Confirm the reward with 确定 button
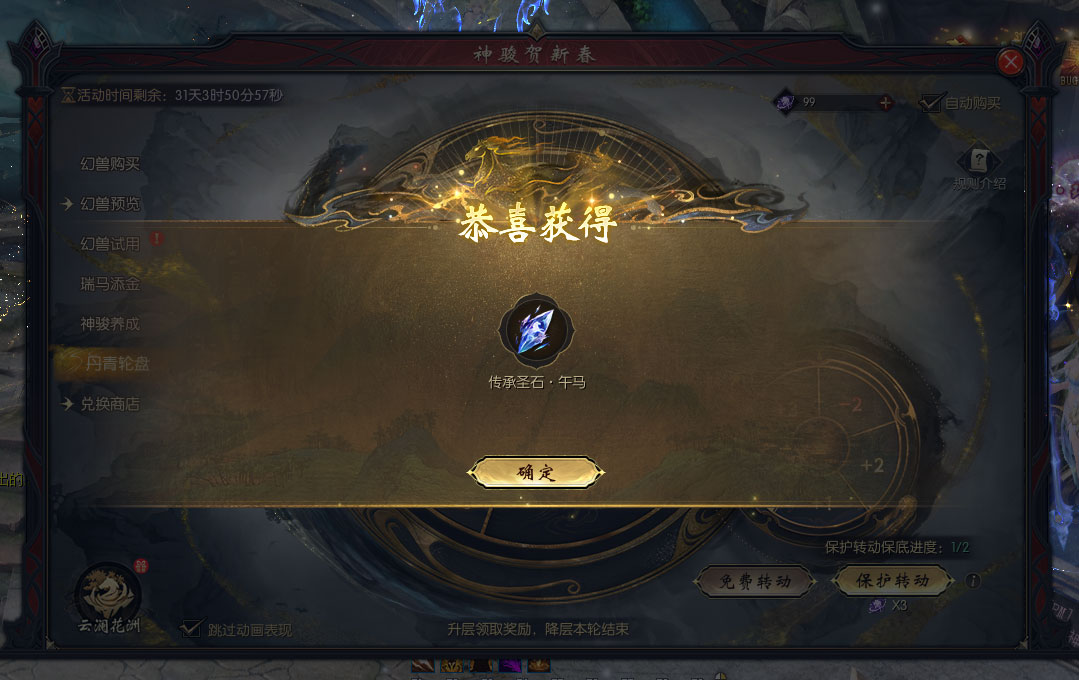1079x680 pixels. click(537, 473)
